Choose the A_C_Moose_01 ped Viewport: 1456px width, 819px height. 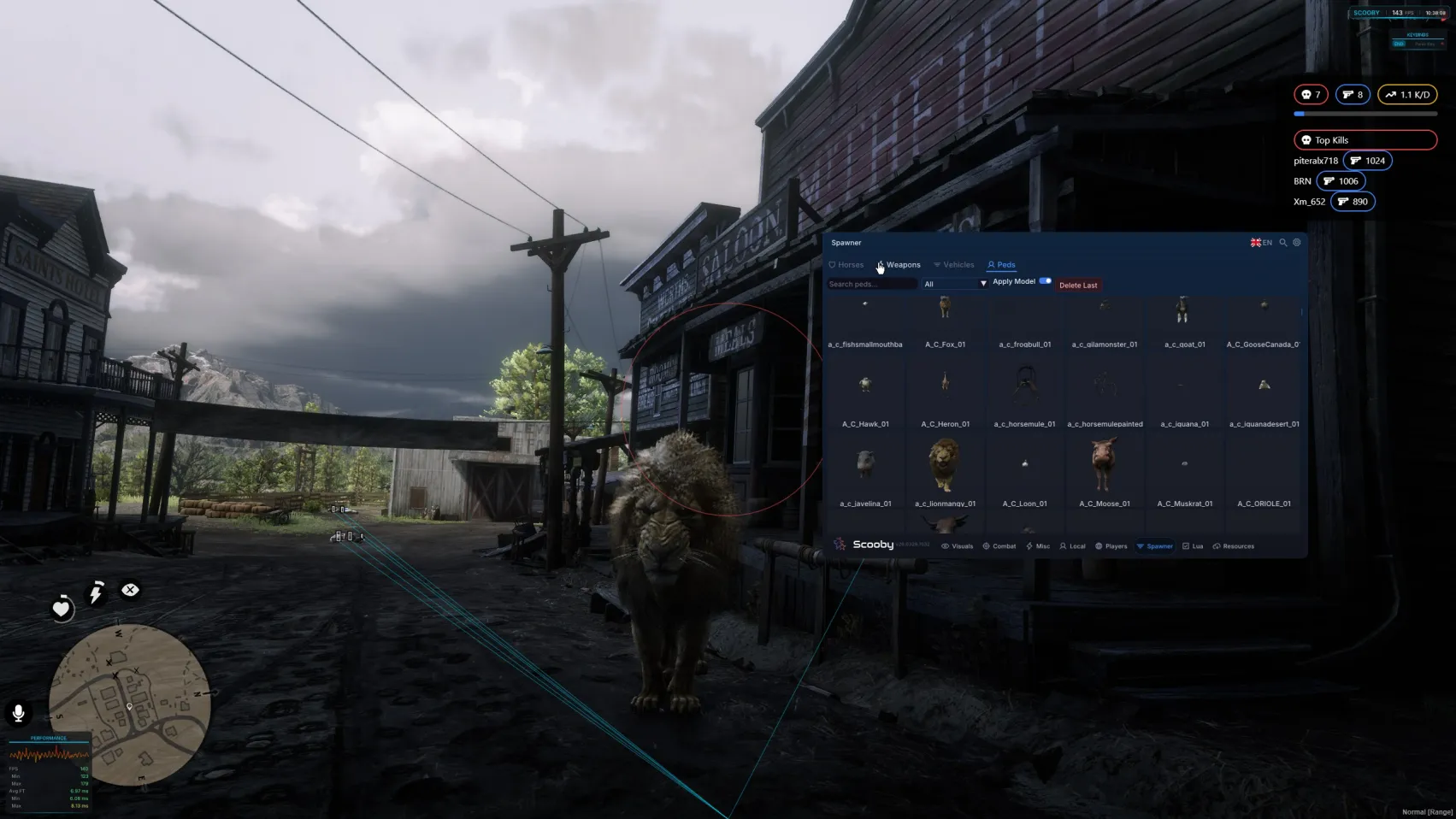pos(1104,468)
